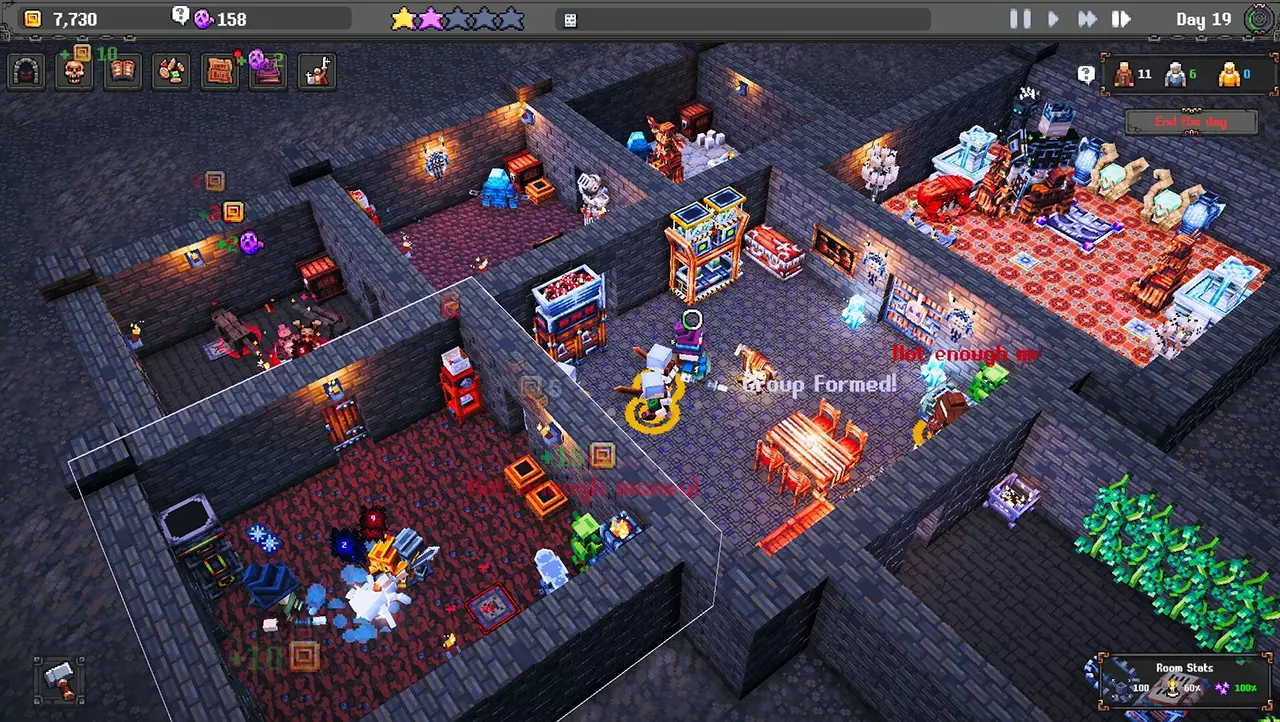Open the dungeon portal build menu

click(x=26, y=70)
